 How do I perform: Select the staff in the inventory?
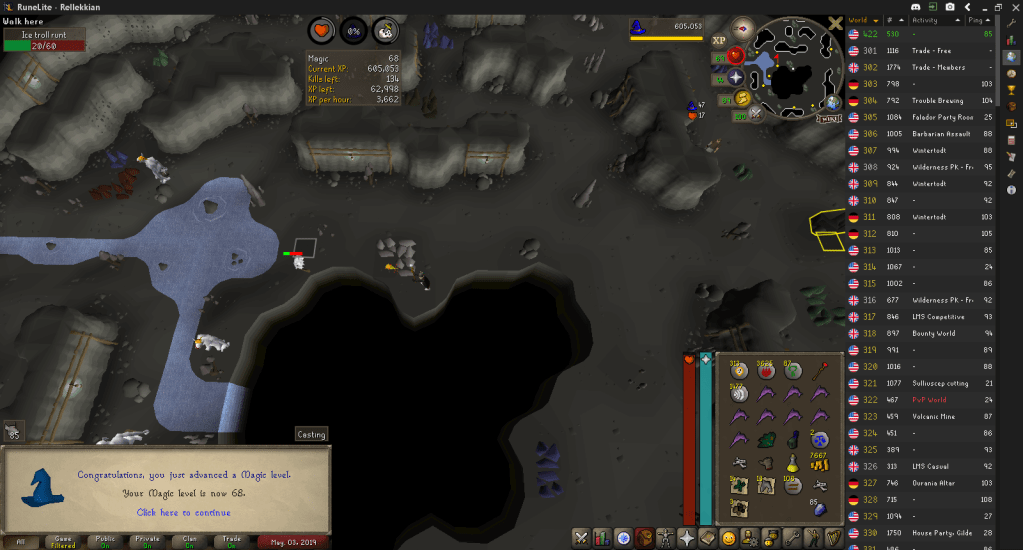click(820, 372)
